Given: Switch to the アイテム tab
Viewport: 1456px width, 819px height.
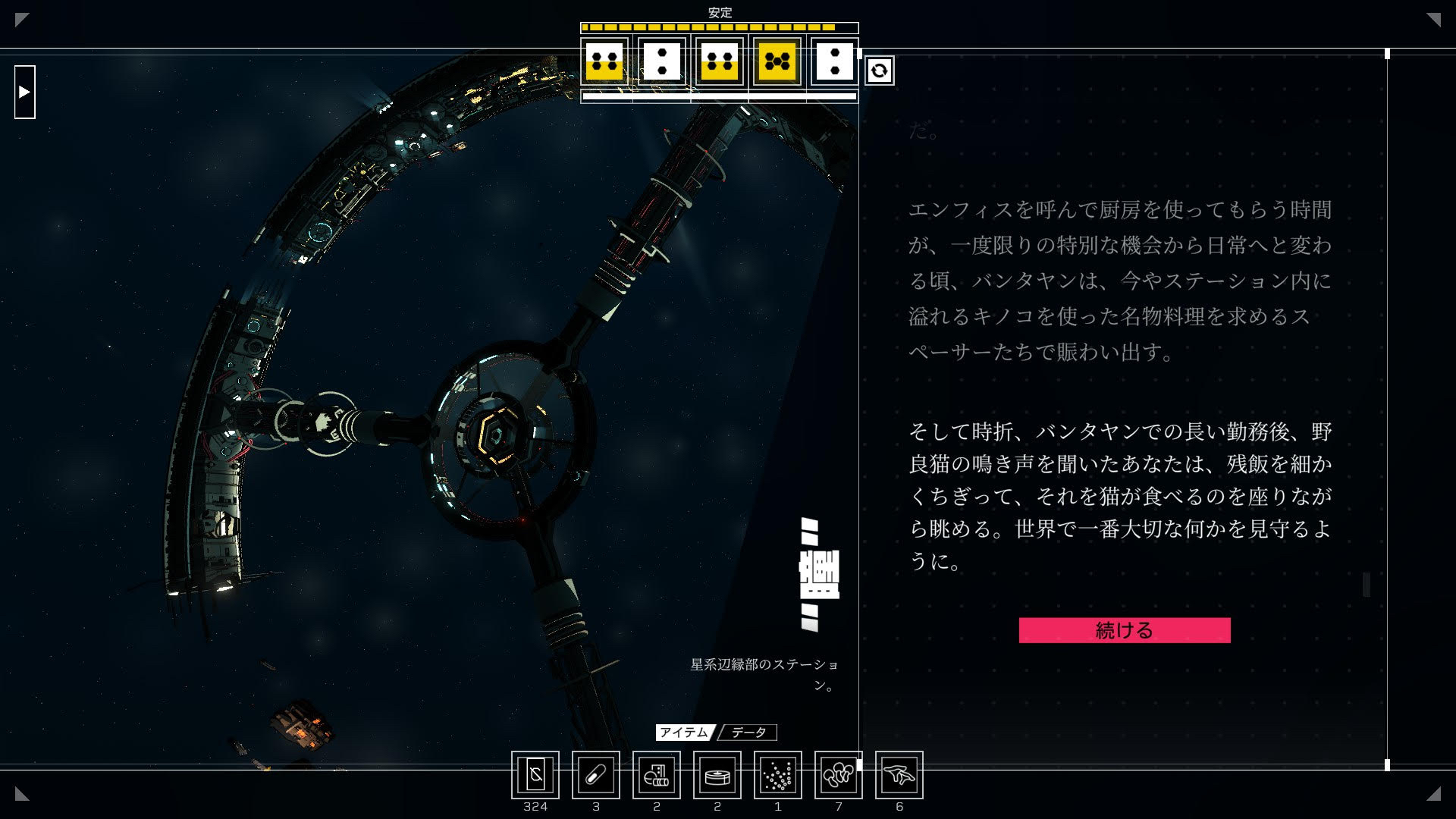Looking at the screenshot, I should [683, 733].
